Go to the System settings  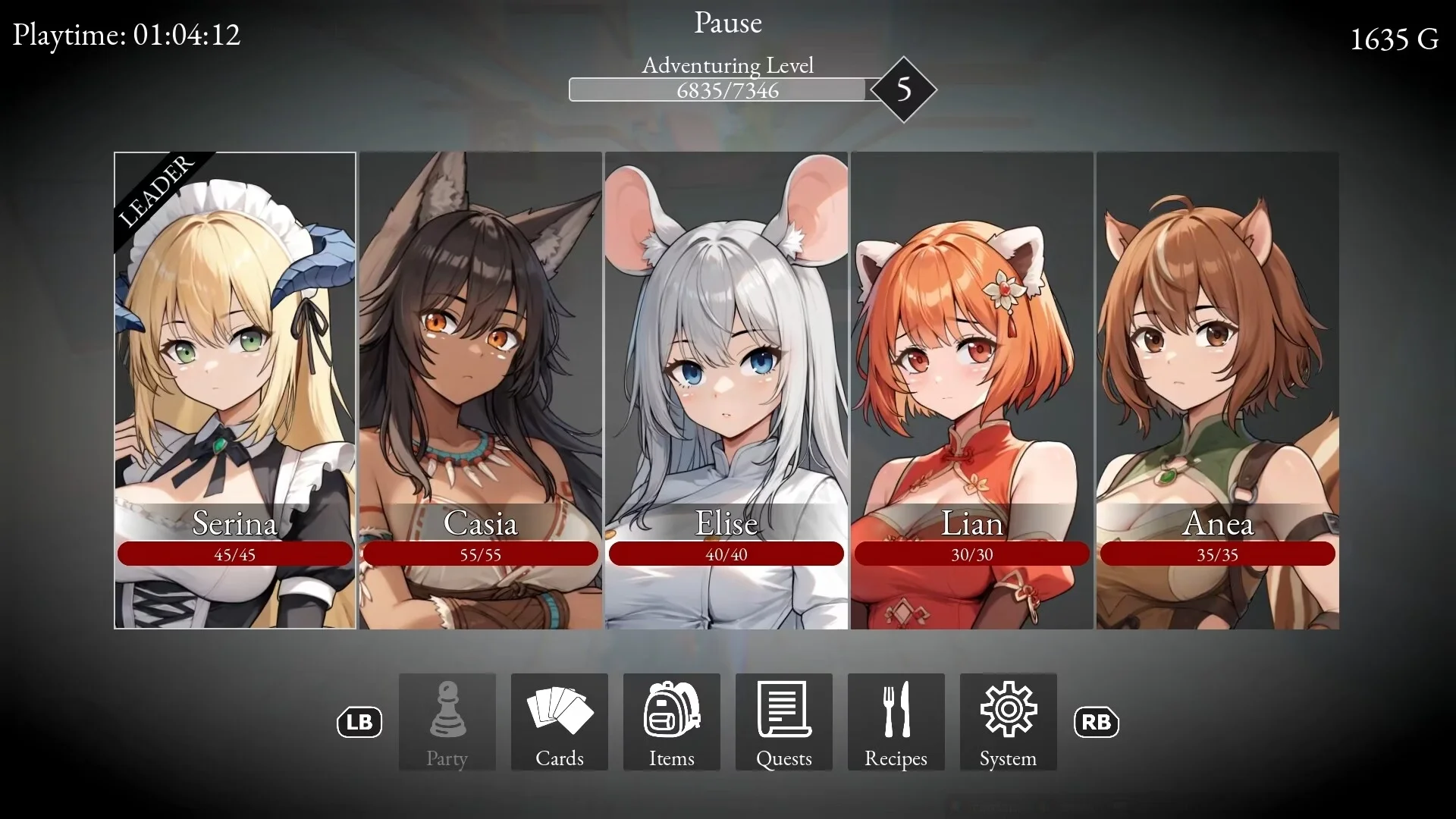click(x=1009, y=722)
